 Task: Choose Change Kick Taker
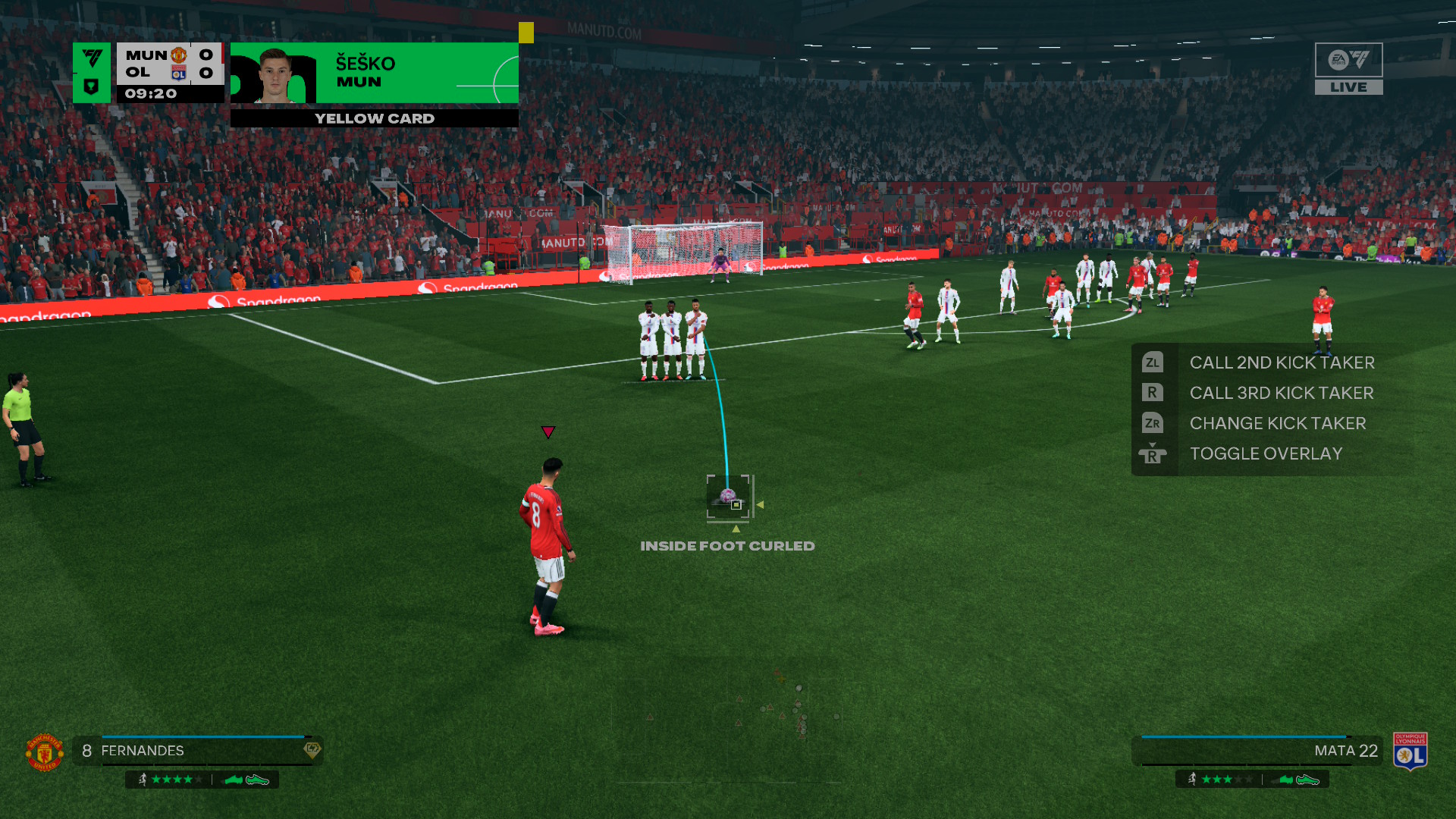click(1278, 423)
